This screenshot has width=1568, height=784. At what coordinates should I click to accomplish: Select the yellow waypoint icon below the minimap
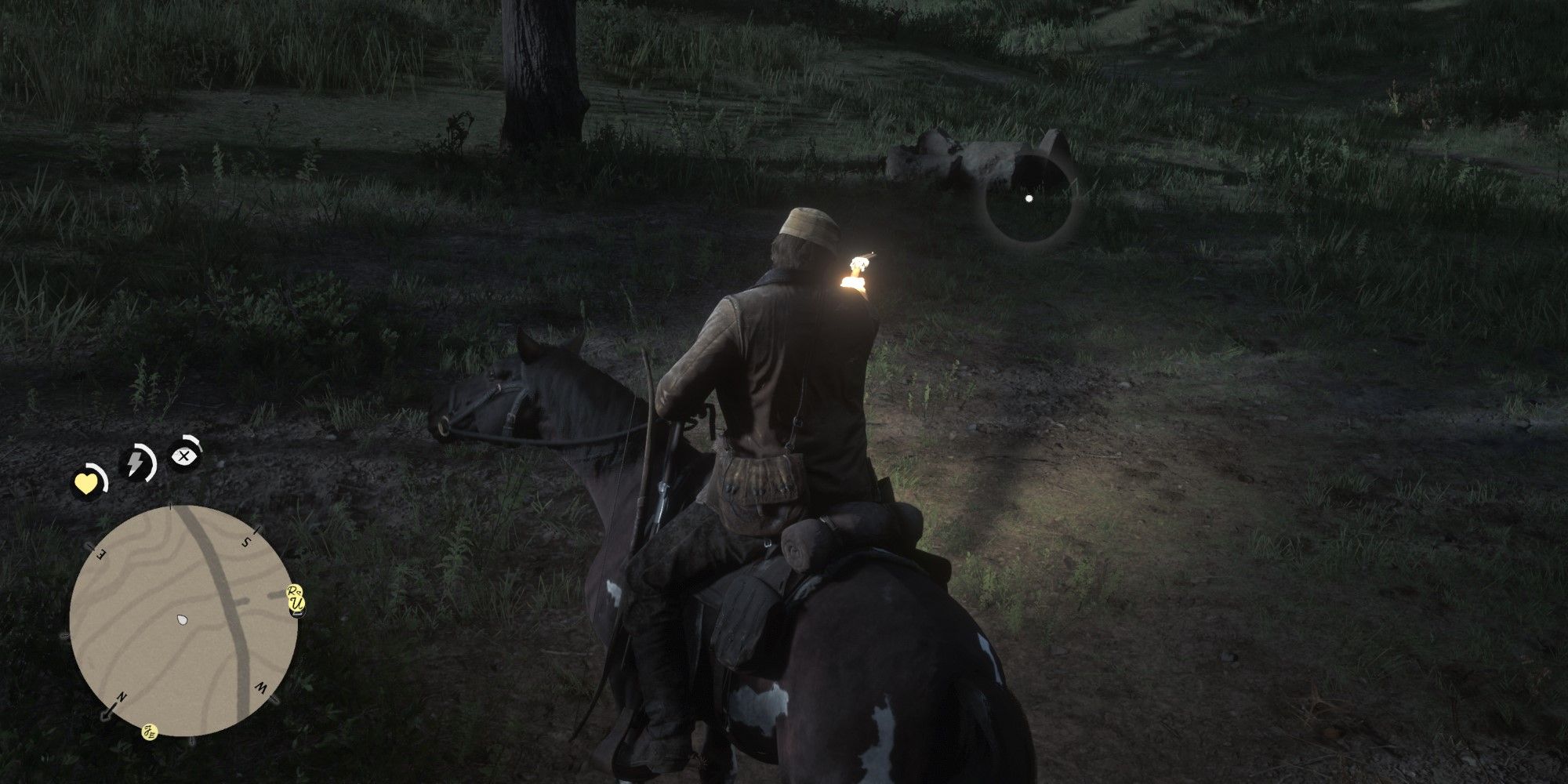[x=150, y=732]
